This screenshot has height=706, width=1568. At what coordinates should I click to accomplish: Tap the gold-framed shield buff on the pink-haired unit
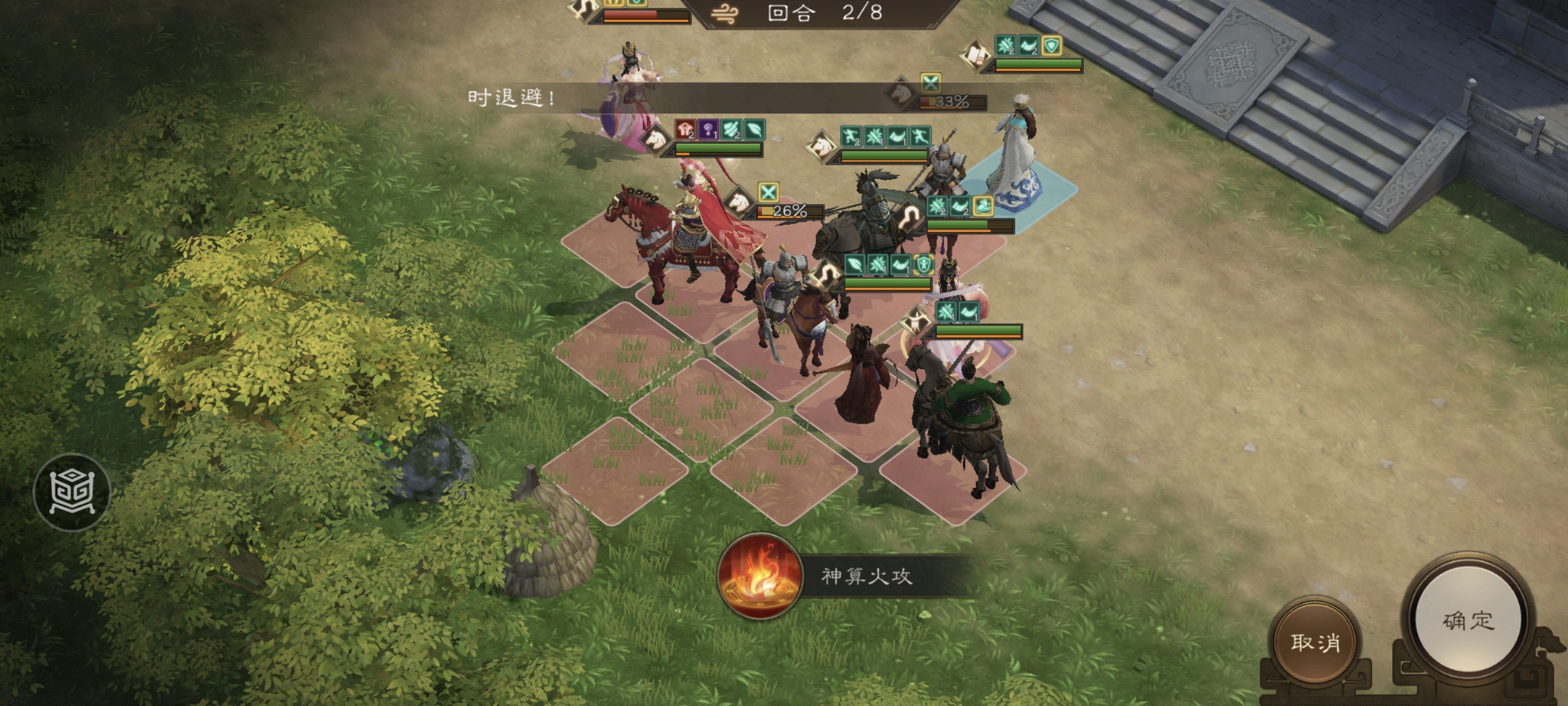923,264
